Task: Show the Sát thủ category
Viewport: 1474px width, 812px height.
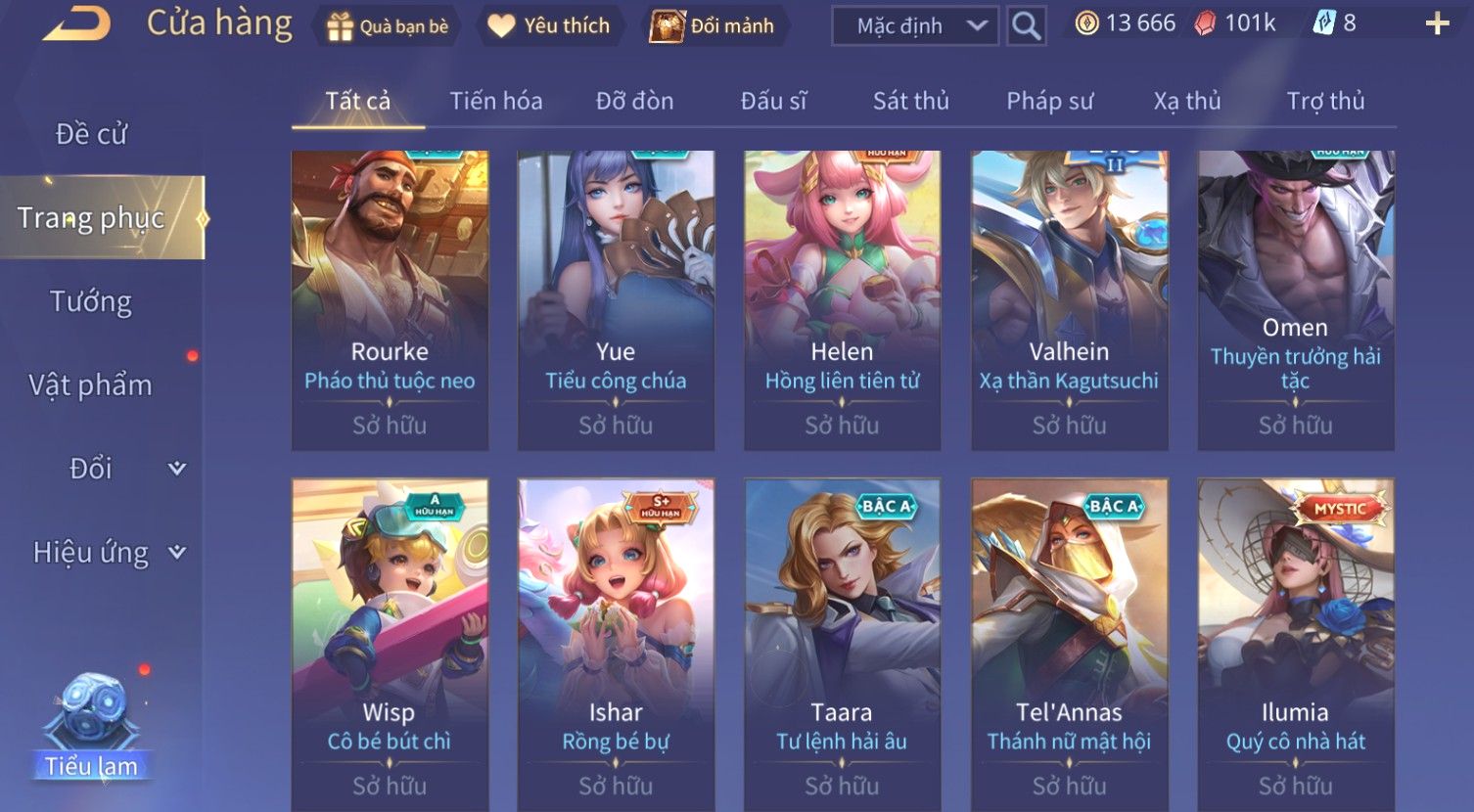Action: [910, 101]
